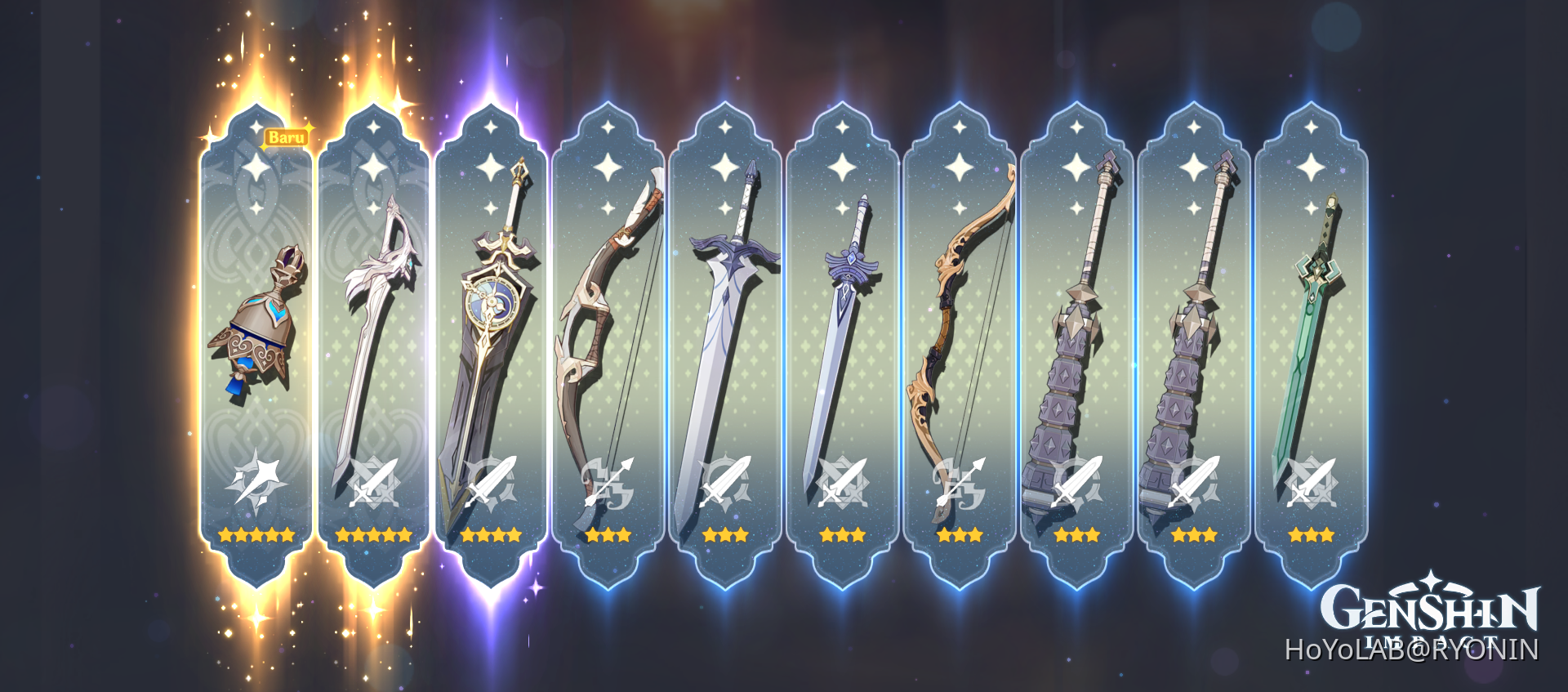Click the five-star rating row under the catalyst bell
The height and width of the screenshot is (692, 1568).
(256, 535)
